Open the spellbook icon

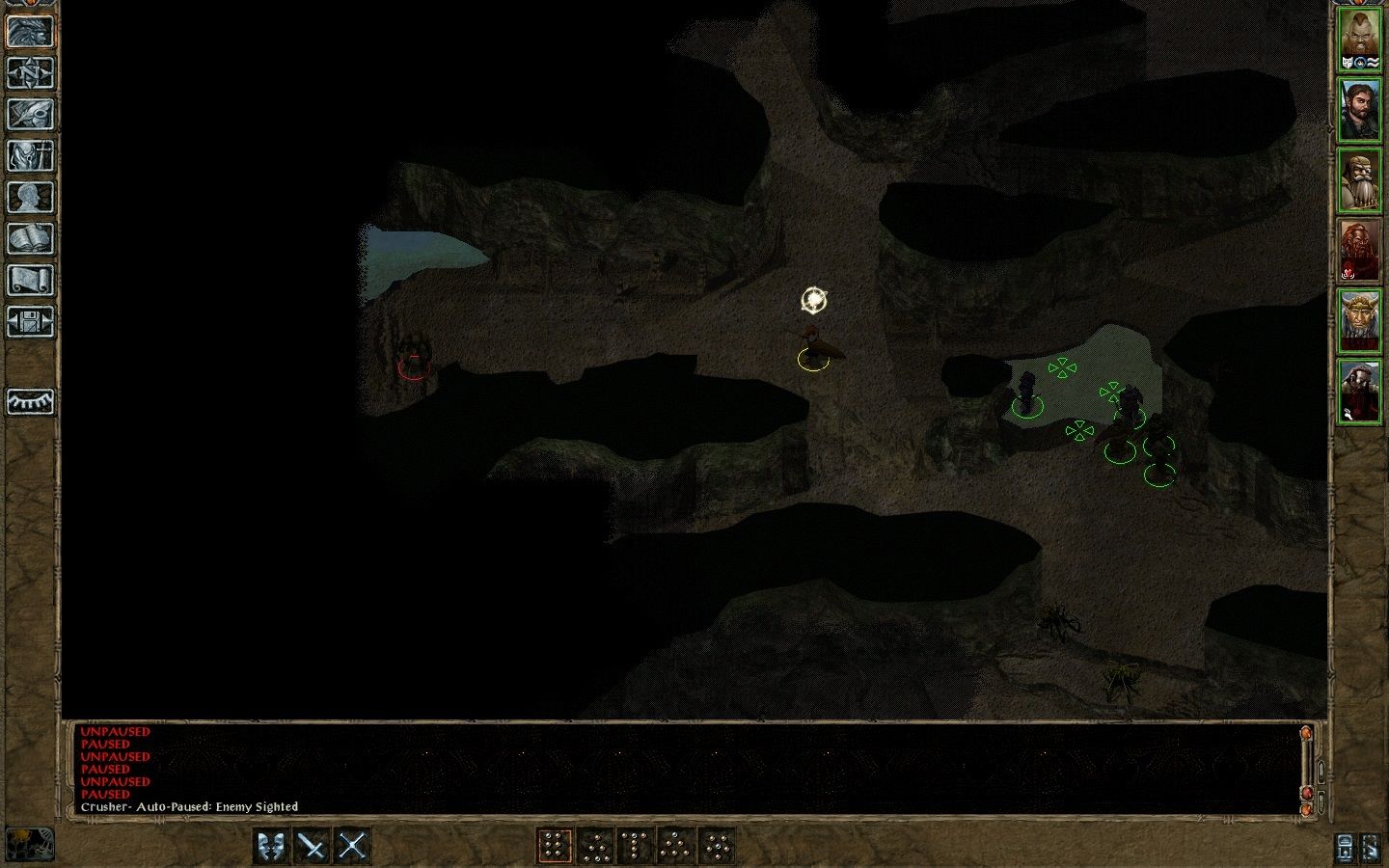pyautogui.click(x=30, y=238)
